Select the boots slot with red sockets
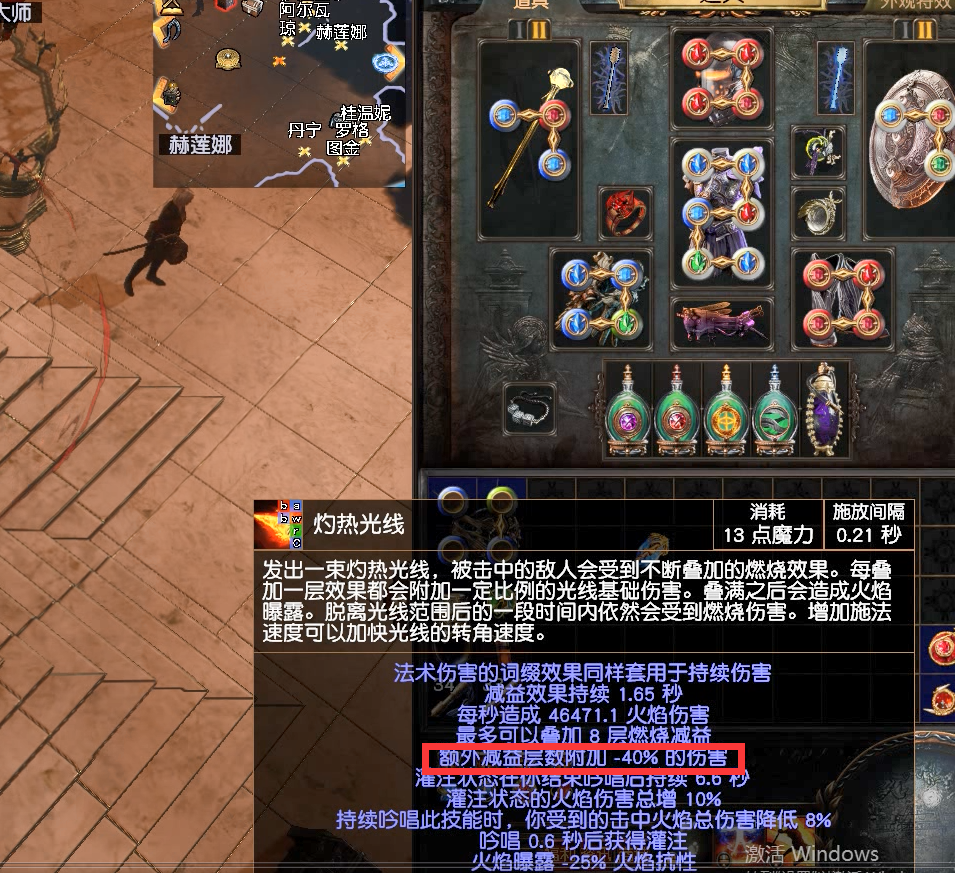Image resolution: width=955 pixels, height=873 pixels. 842,297
